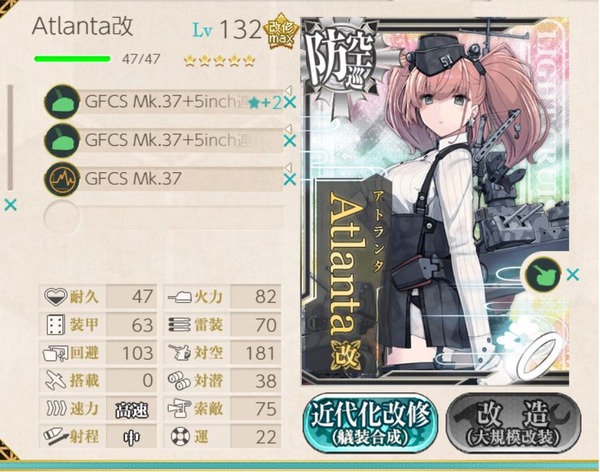This screenshot has width=600, height=472.
Task: Remove the expansion slot equipment with its X
Action: point(573,273)
